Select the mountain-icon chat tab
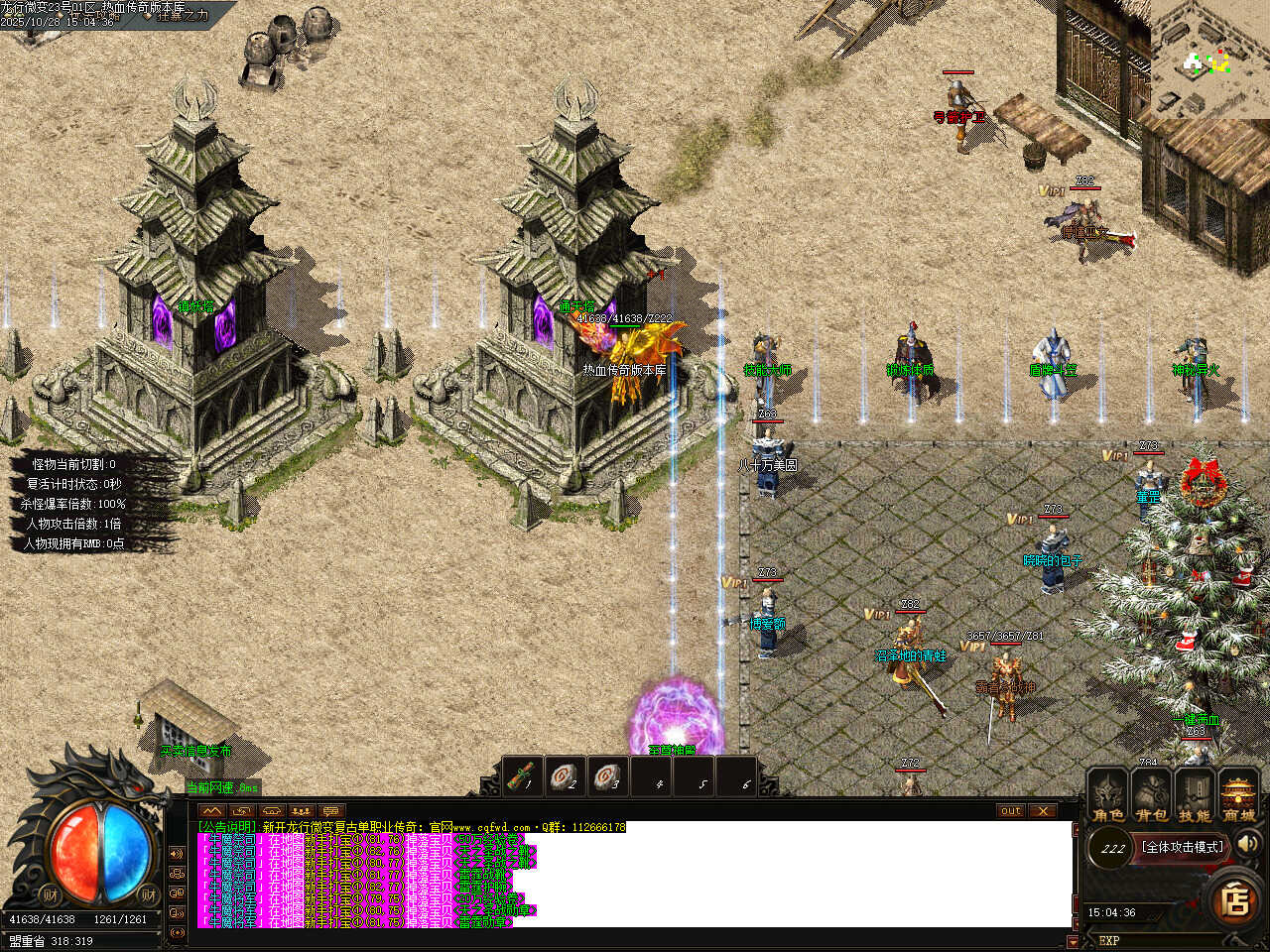1270x952 pixels. [212, 810]
